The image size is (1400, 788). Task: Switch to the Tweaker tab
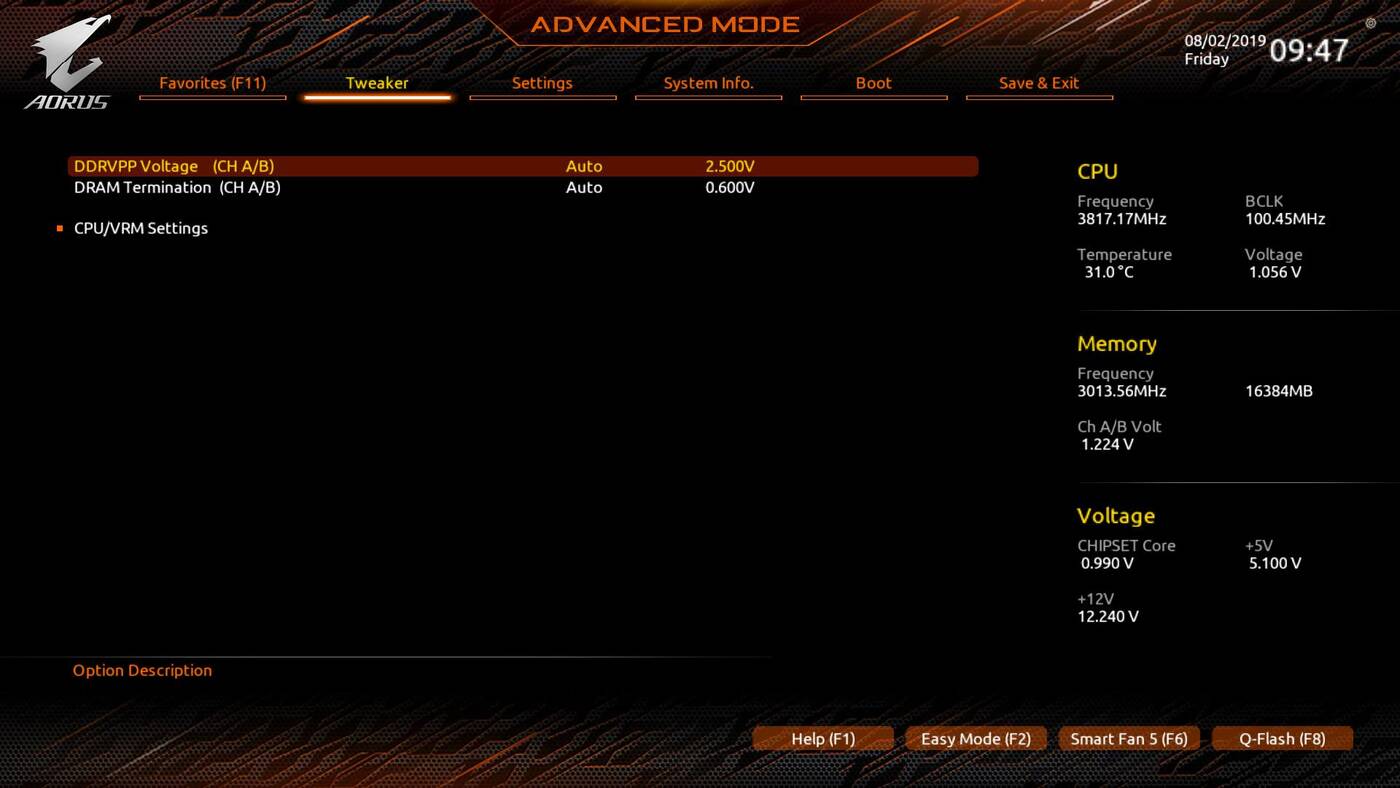tap(377, 83)
